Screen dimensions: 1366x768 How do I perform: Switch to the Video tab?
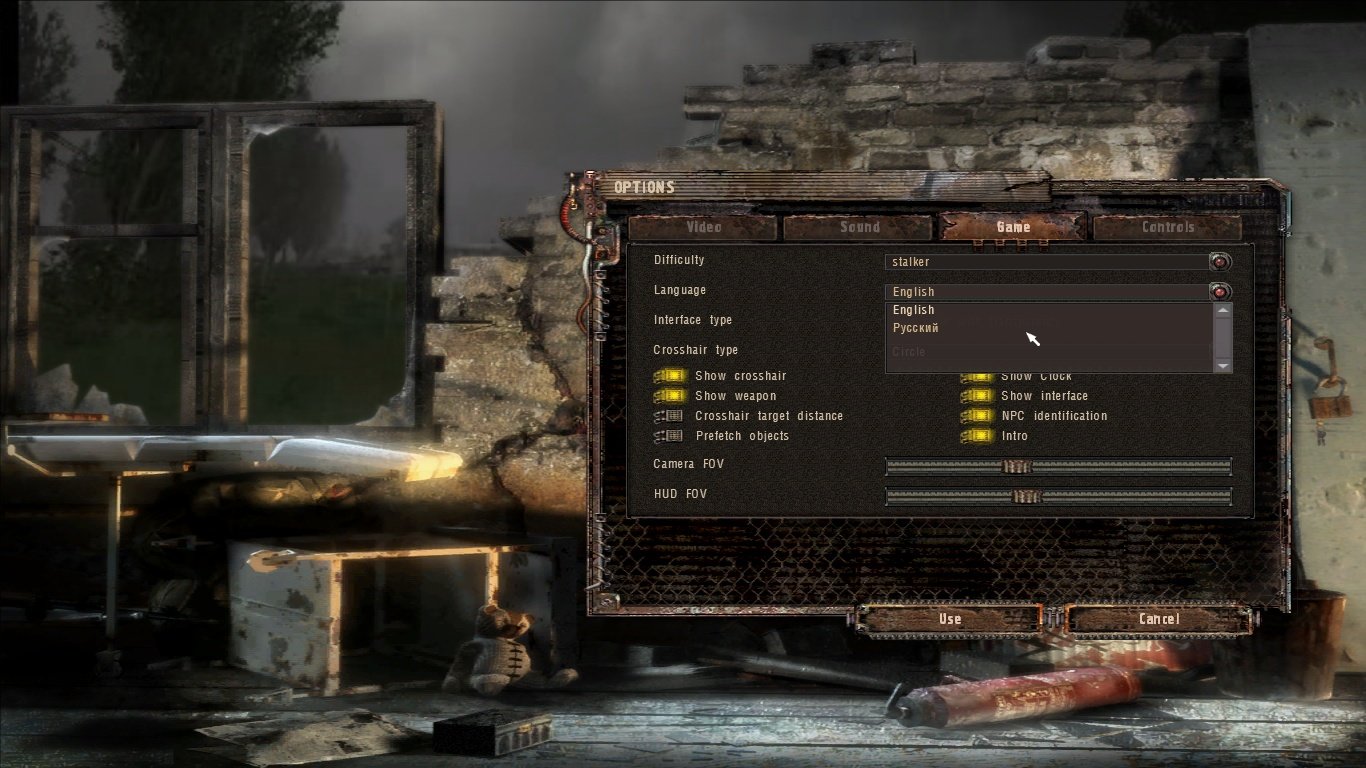coord(703,227)
